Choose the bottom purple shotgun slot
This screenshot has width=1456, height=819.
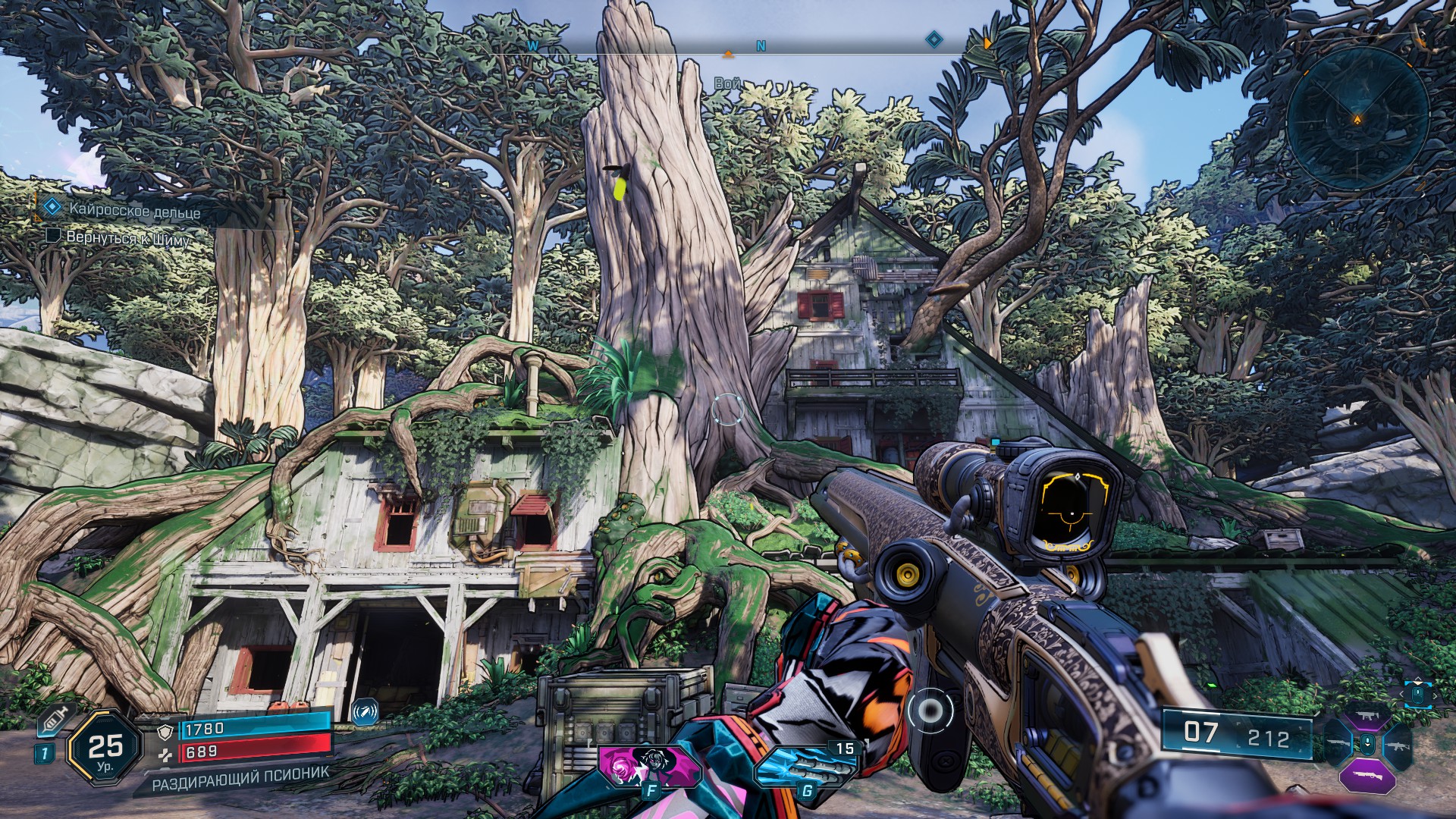pos(1367,777)
